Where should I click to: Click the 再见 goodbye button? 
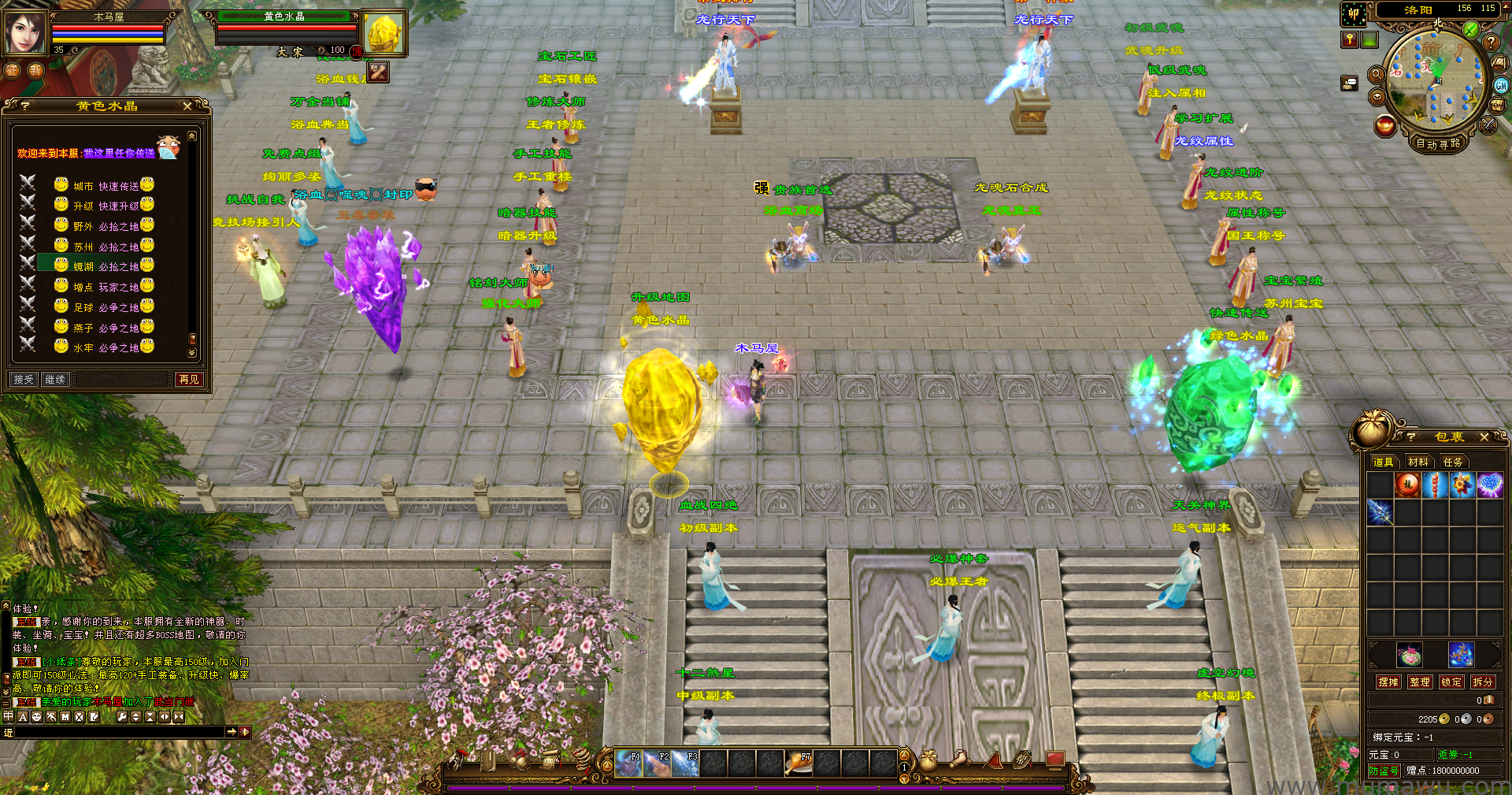189,379
